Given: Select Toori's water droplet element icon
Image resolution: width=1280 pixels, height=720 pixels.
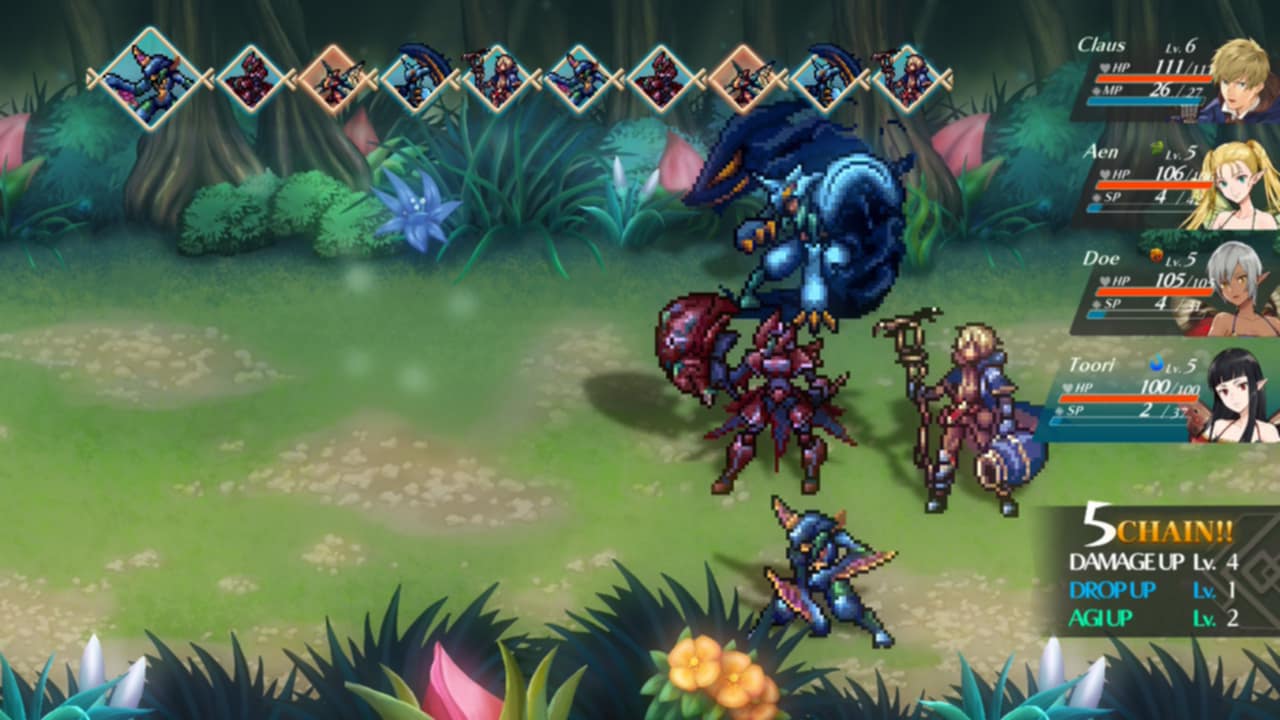Looking at the screenshot, I should [x=1158, y=362].
